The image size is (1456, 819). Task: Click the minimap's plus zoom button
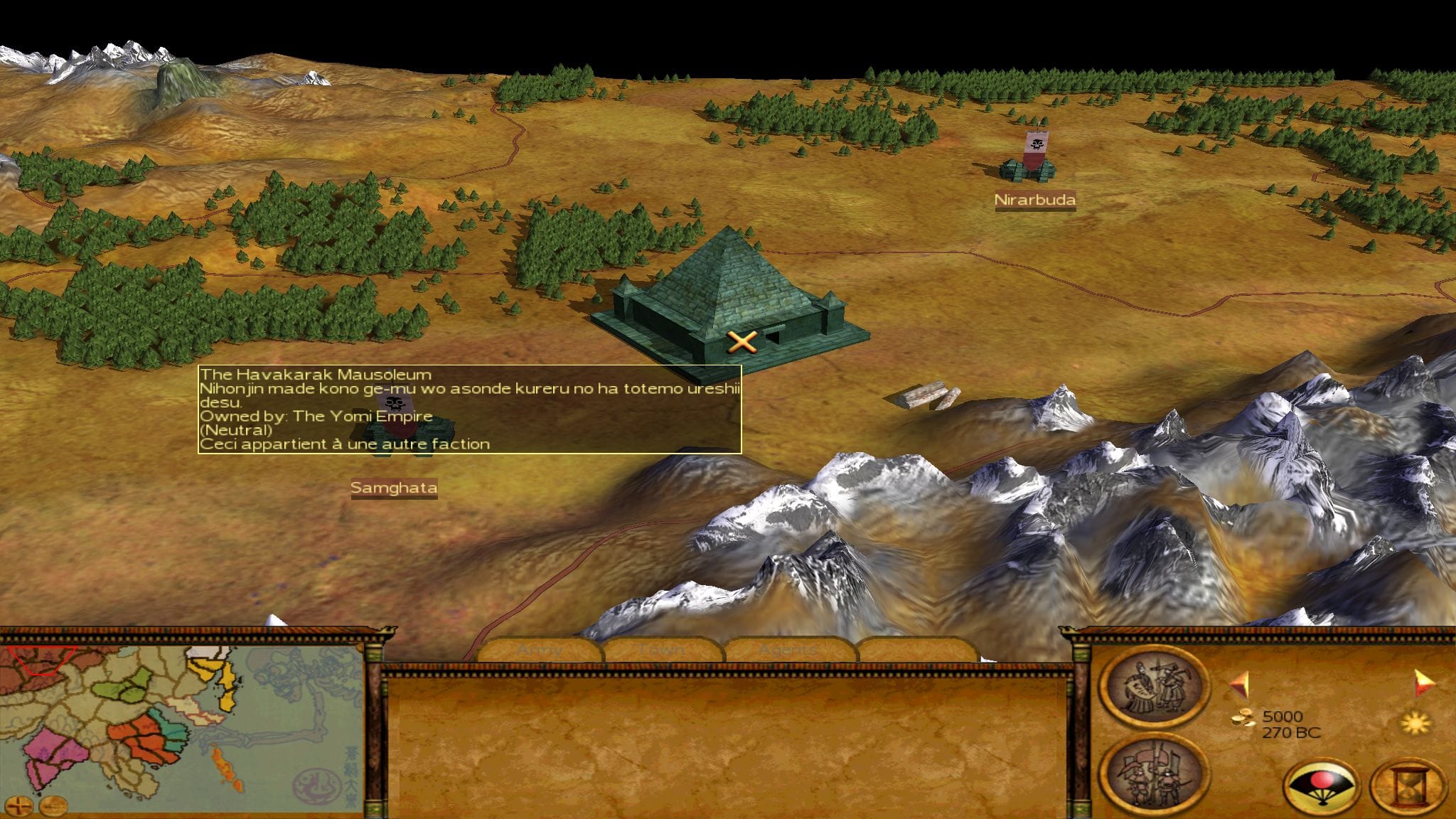pos(21,805)
